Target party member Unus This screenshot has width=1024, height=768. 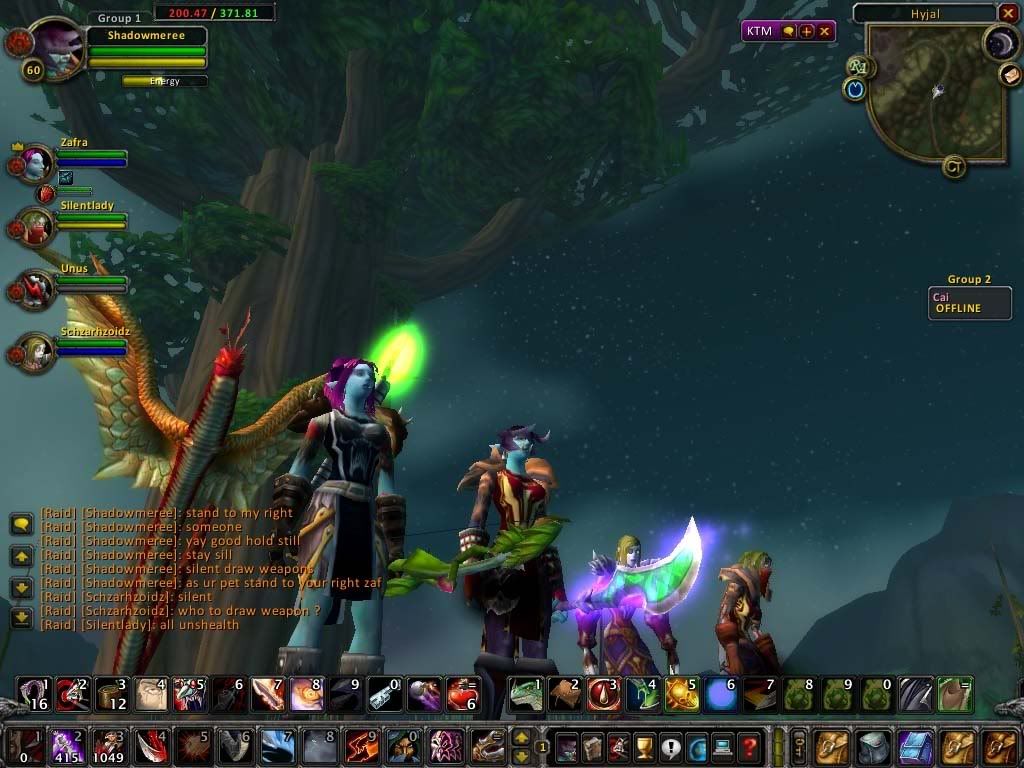pos(36,289)
